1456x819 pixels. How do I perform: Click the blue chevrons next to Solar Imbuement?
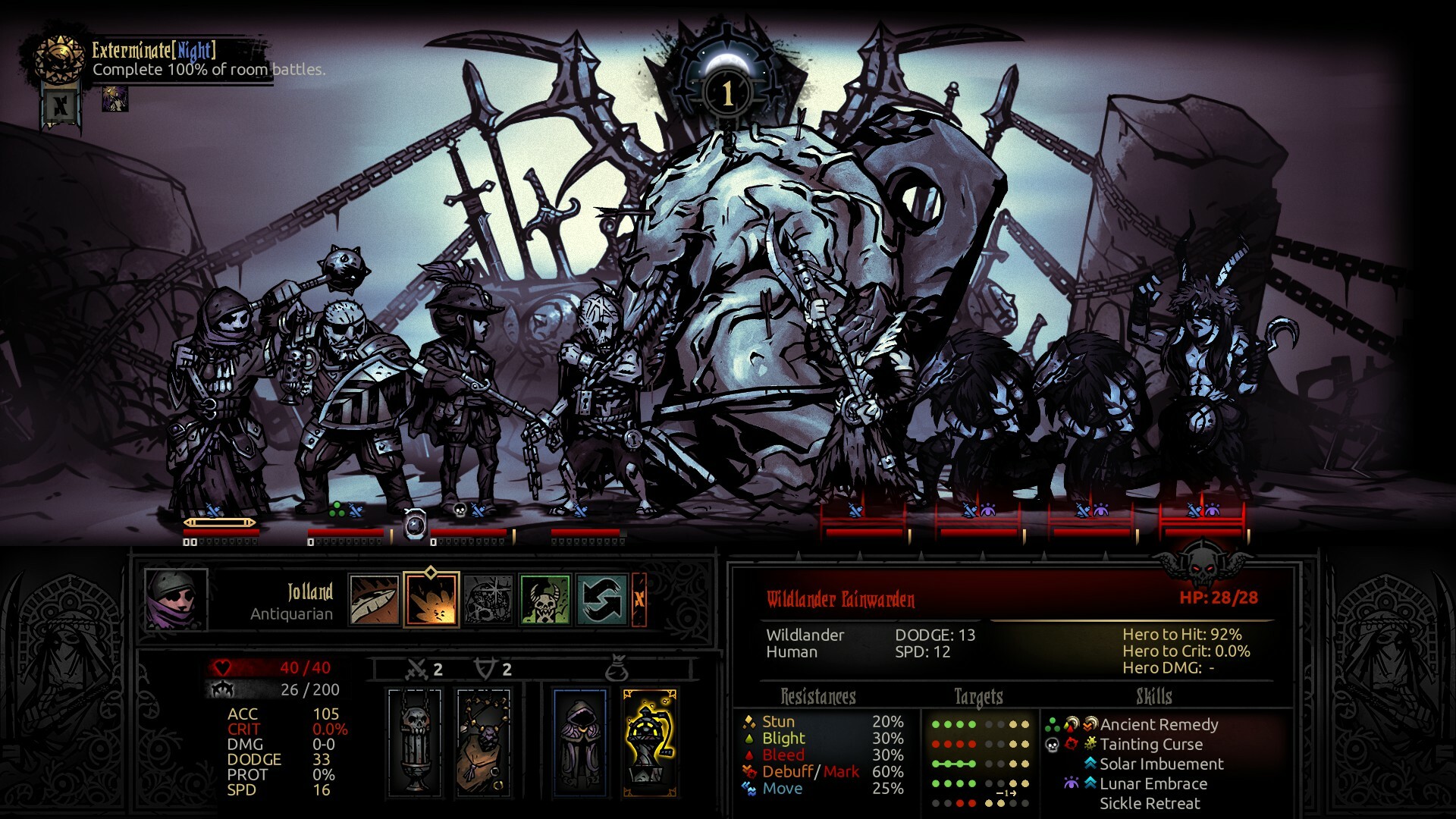tap(1090, 764)
